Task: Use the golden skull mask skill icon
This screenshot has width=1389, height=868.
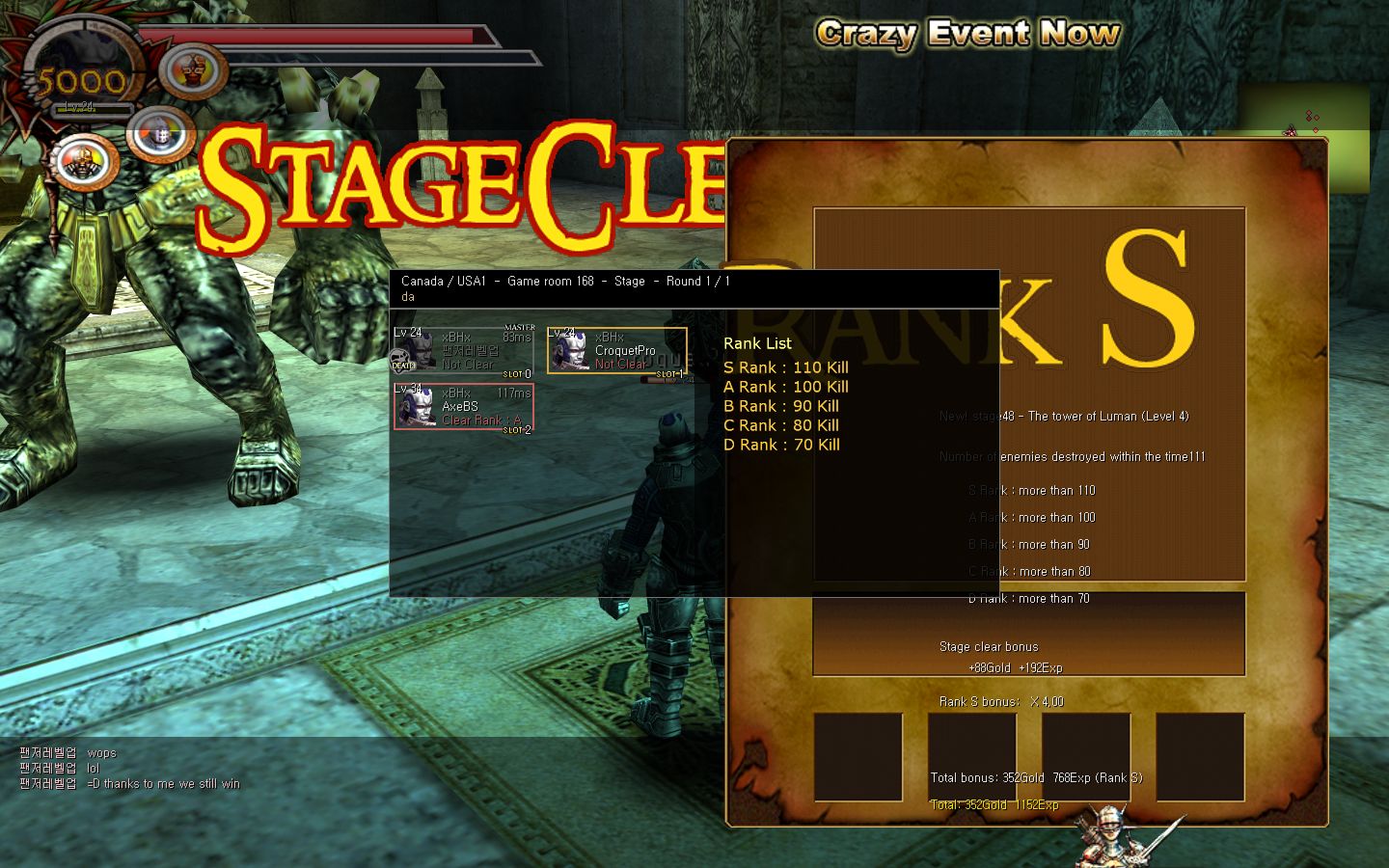Action: point(85,161)
